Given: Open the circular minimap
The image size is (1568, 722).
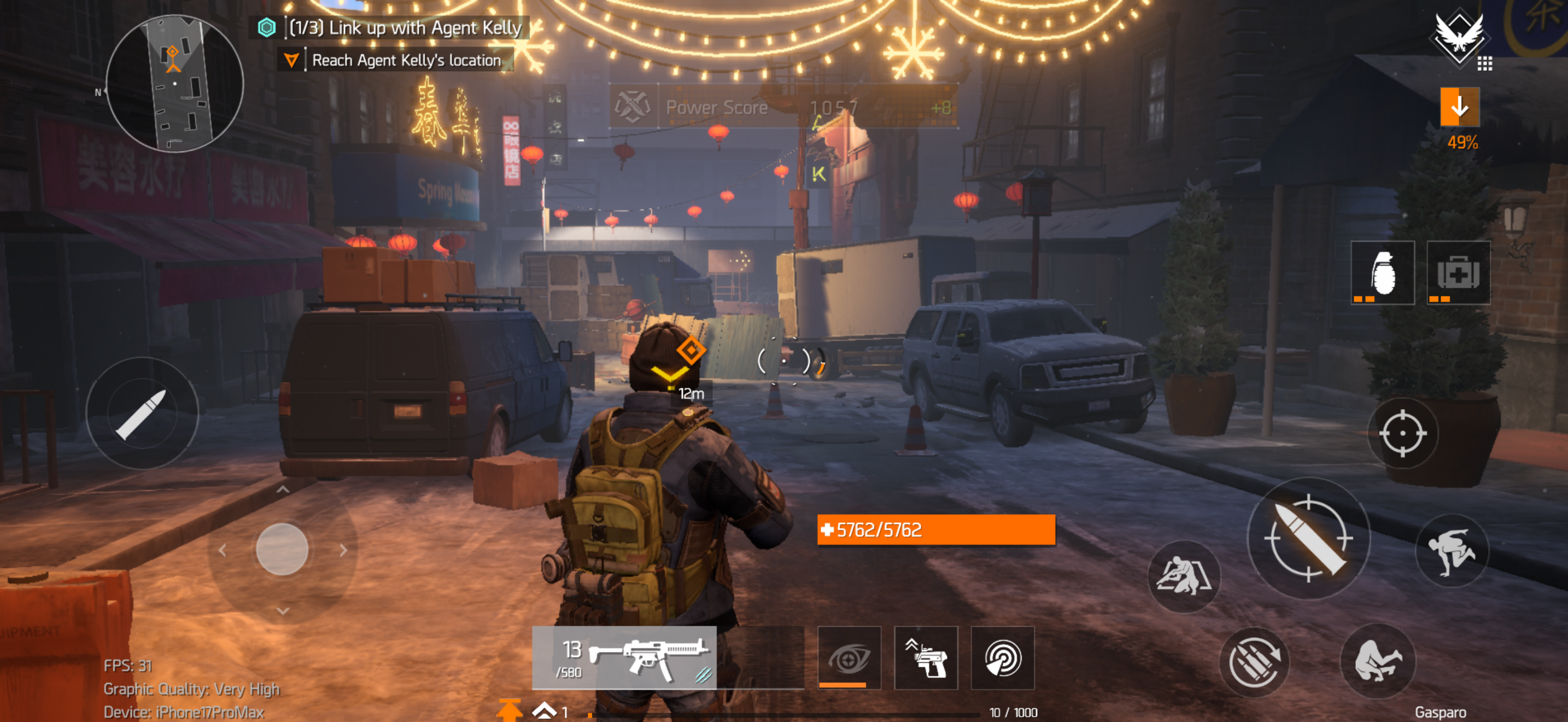Looking at the screenshot, I should (175, 83).
